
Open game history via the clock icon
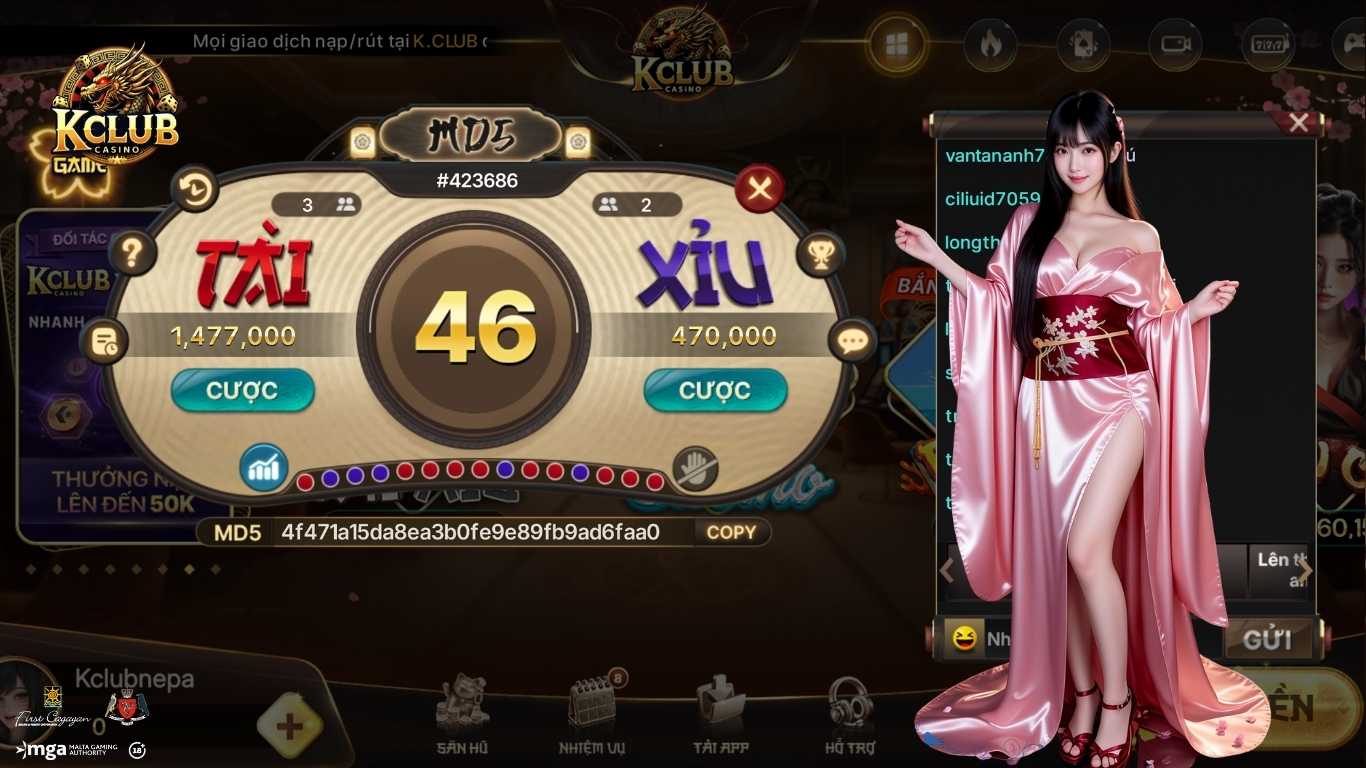coord(195,190)
